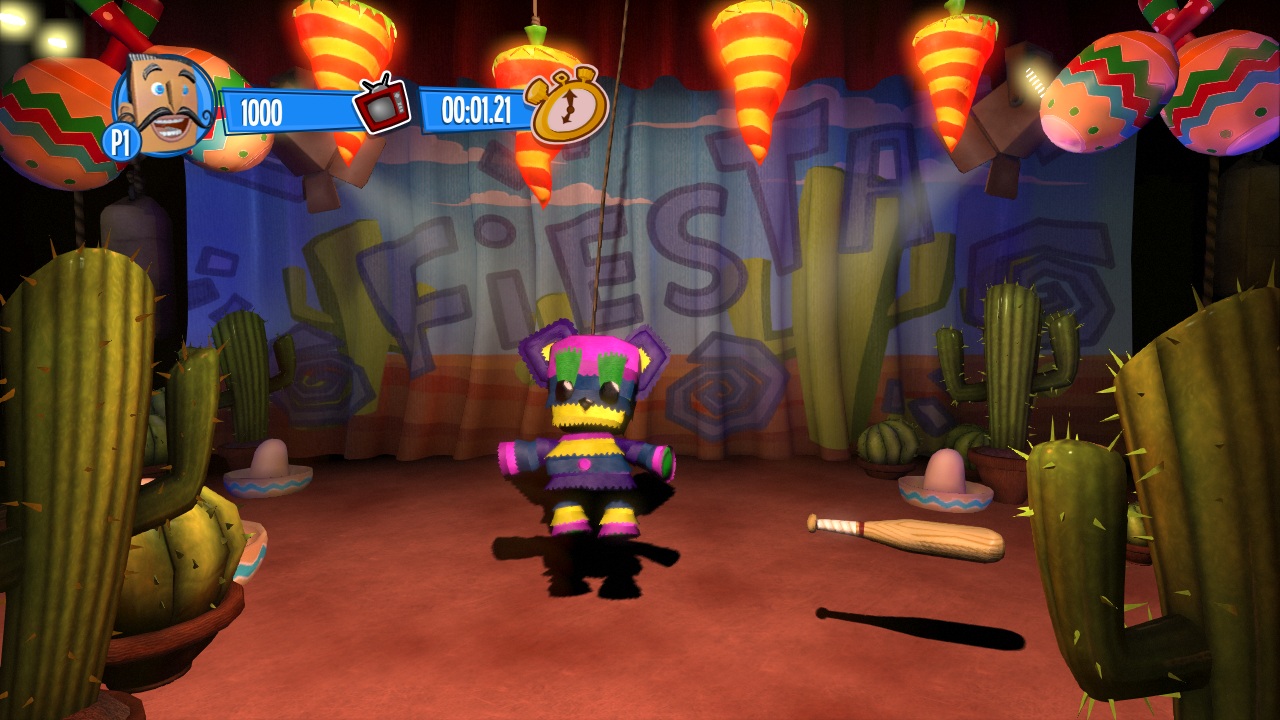The image size is (1280, 720).
Task: Select the red television score icon
Action: [382, 105]
